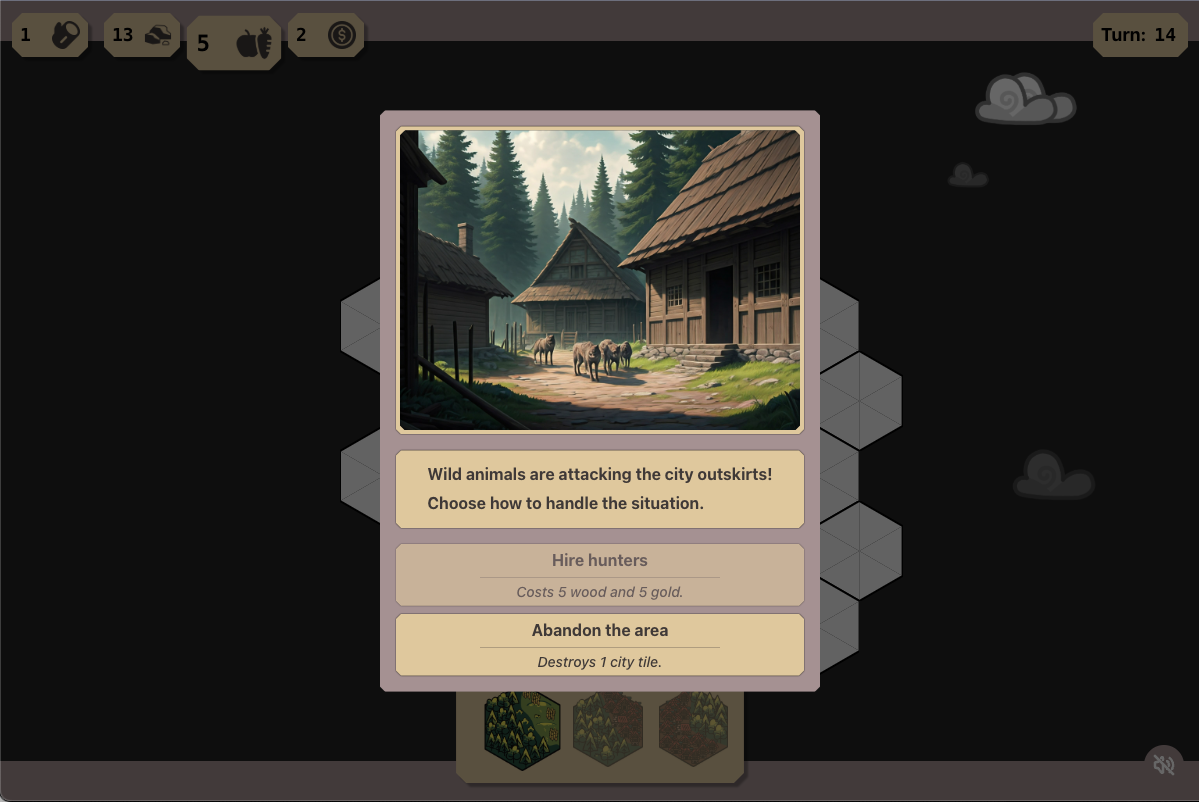Choose Abandon the area
The width and height of the screenshot is (1199, 802).
tap(599, 644)
